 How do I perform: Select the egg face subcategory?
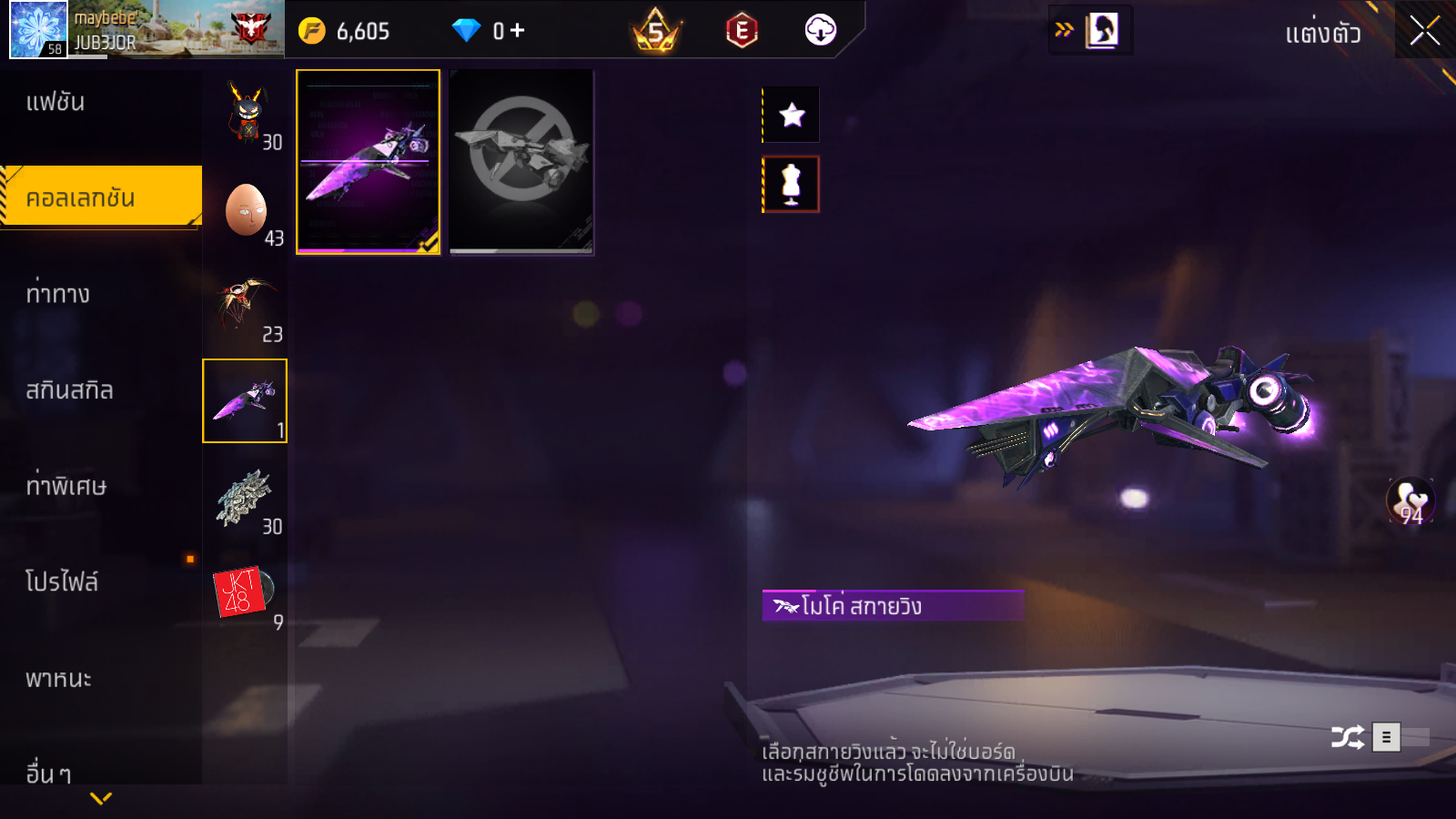(x=246, y=210)
